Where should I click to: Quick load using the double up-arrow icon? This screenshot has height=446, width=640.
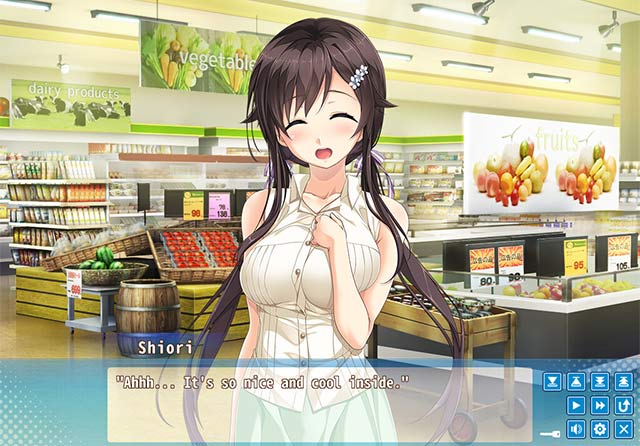pos(623,381)
